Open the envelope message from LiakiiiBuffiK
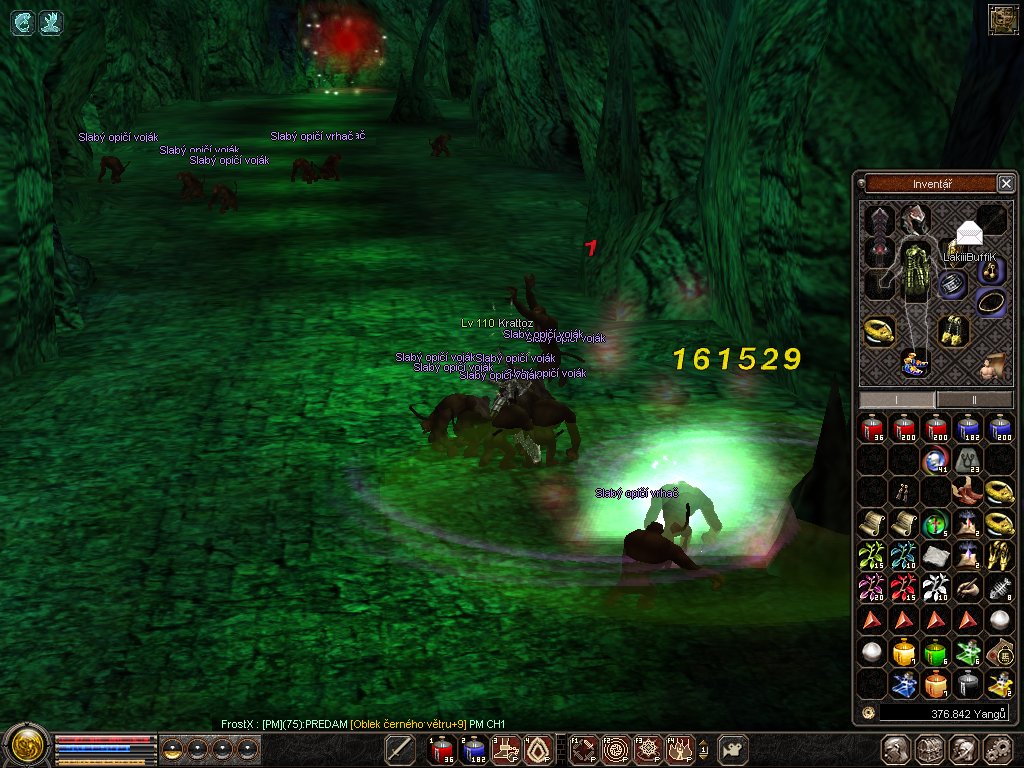1024x768 pixels. (968, 235)
